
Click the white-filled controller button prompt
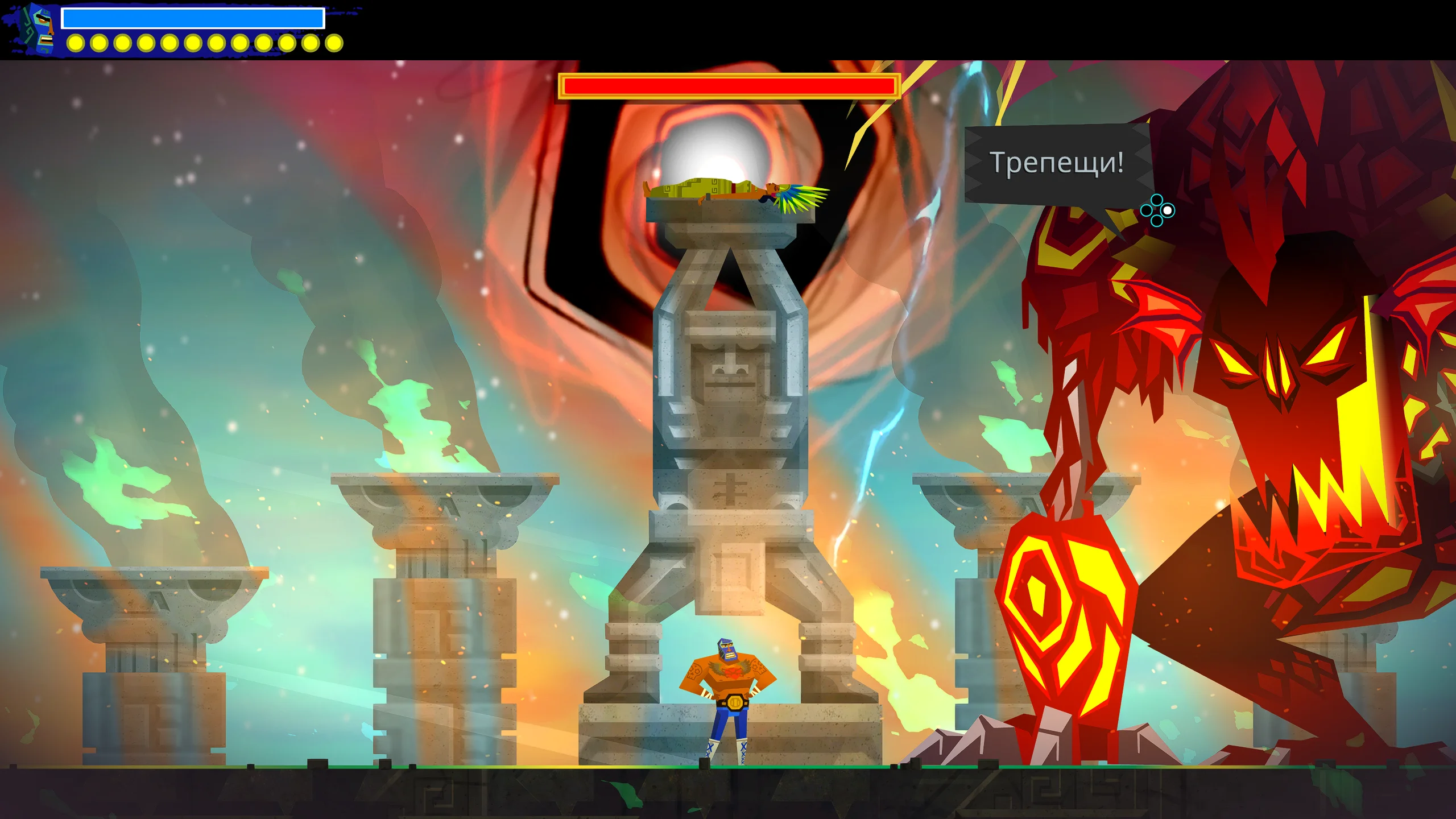pos(1167,210)
